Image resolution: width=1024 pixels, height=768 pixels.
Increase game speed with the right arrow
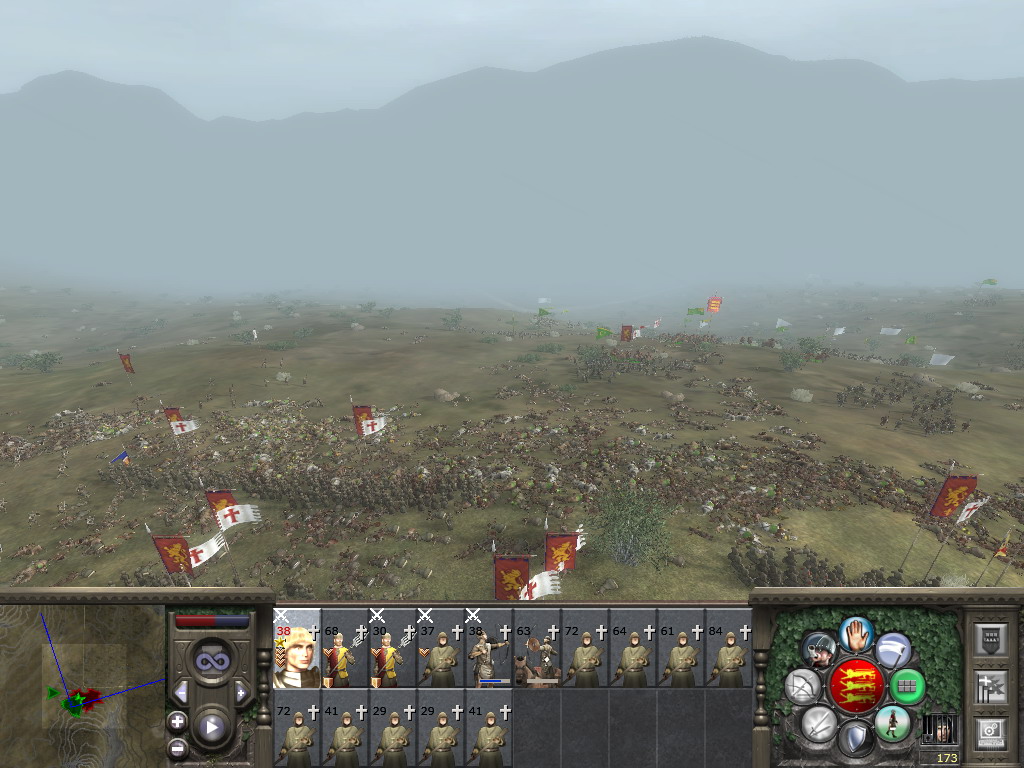coord(241,692)
